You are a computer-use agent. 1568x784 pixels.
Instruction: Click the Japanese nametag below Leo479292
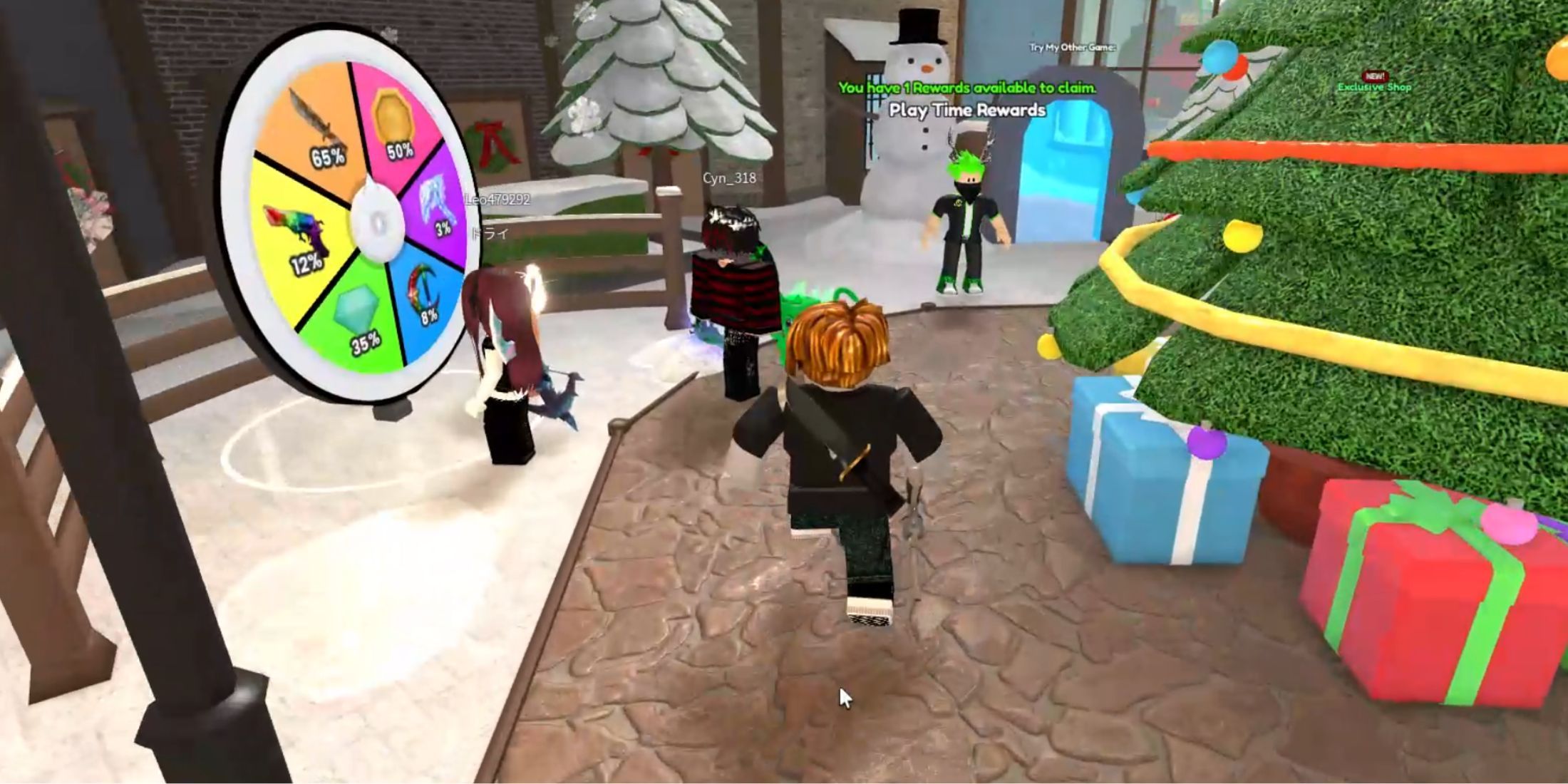(489, 230)
